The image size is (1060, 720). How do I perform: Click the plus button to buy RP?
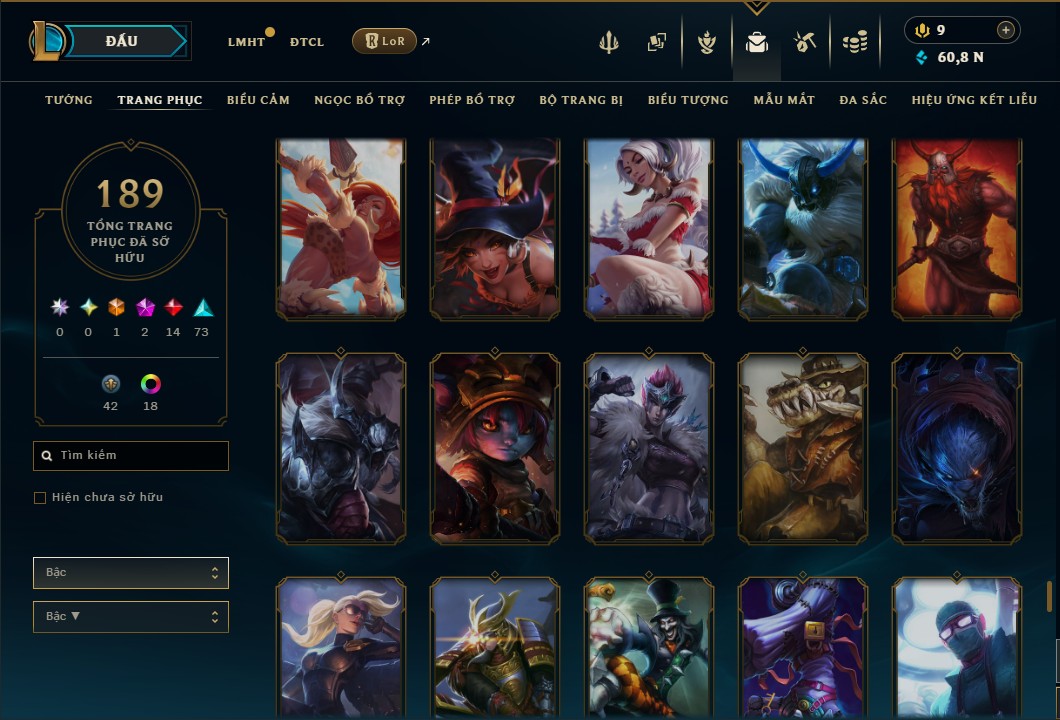click(x=1006, y=30)
